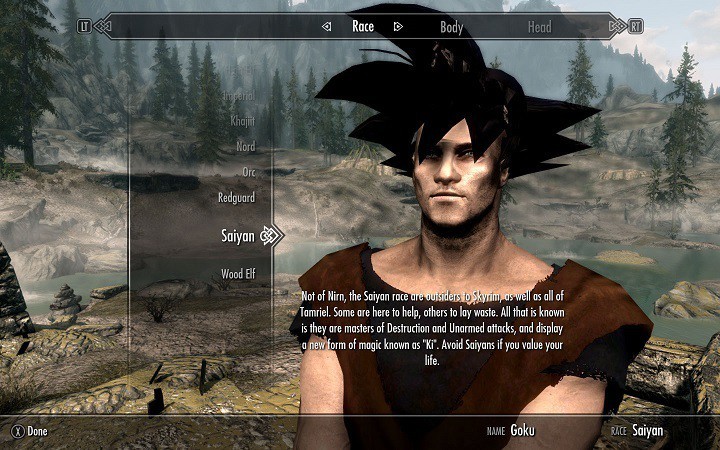Open the Head tab
This screenshot has width=720, height=450.
[540, 26]
